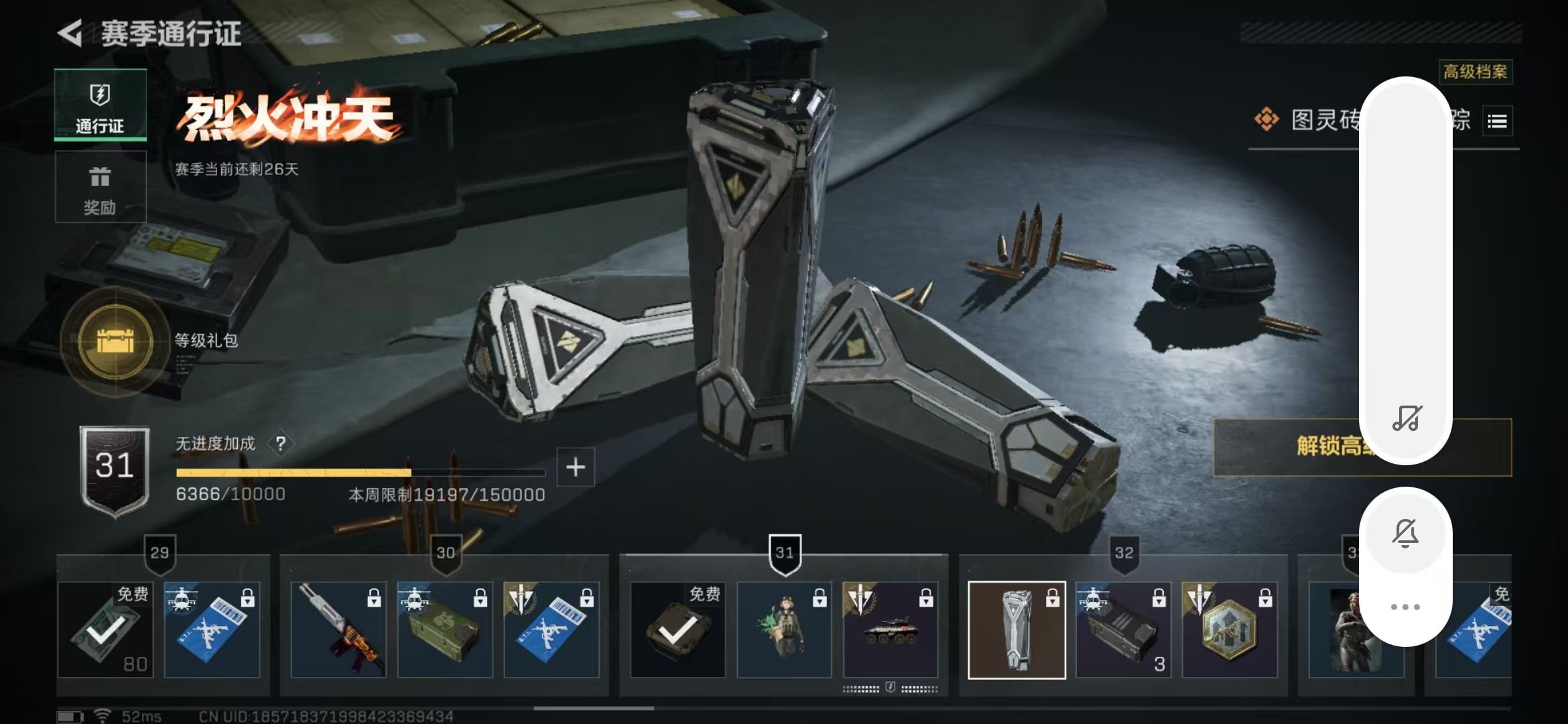This screenshot has height=724, width=1568.
Task: Select the level 30 shotgun skin reward
Action: coord(338,629)
